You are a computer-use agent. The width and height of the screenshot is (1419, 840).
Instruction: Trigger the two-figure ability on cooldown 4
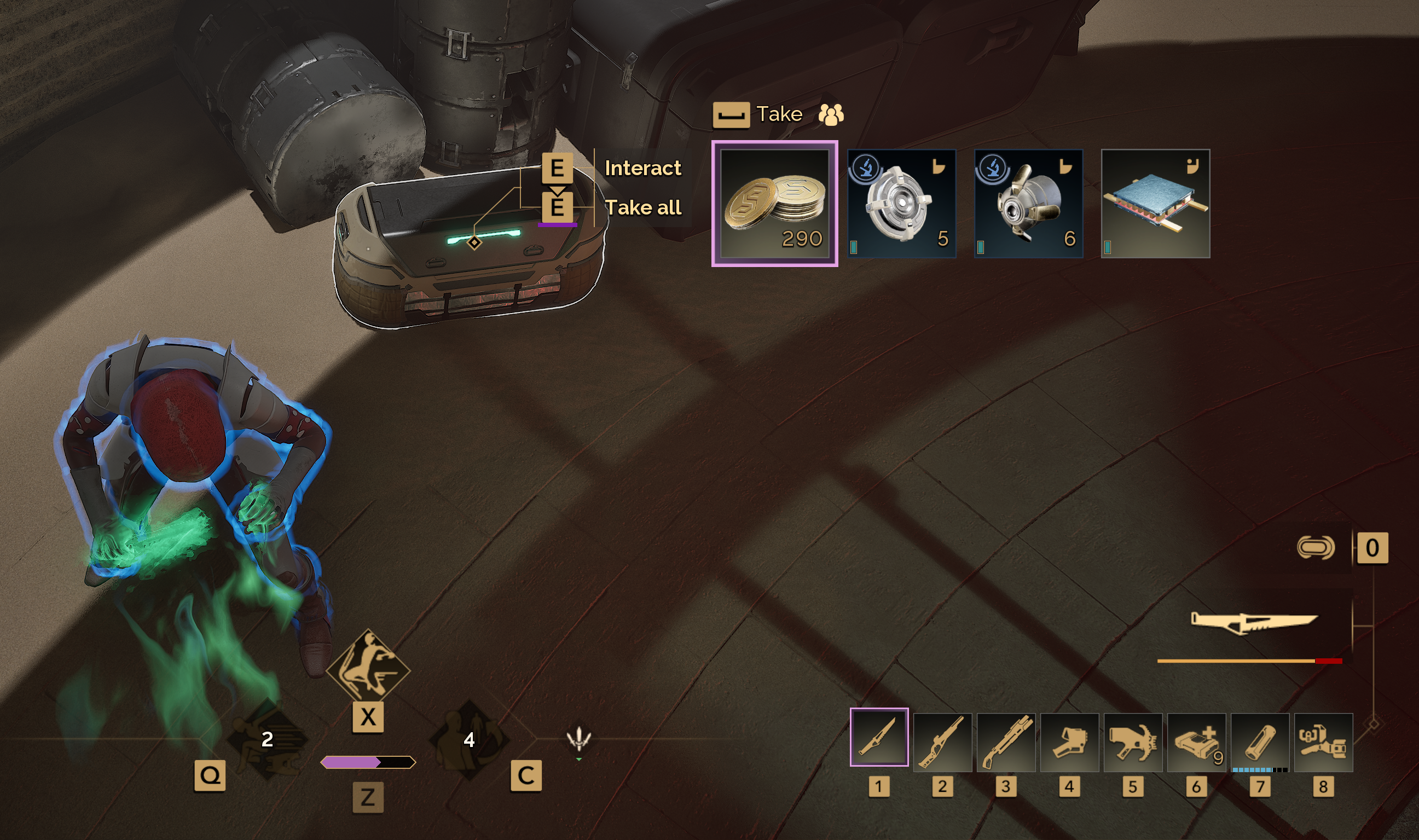(x=468, y=739)
